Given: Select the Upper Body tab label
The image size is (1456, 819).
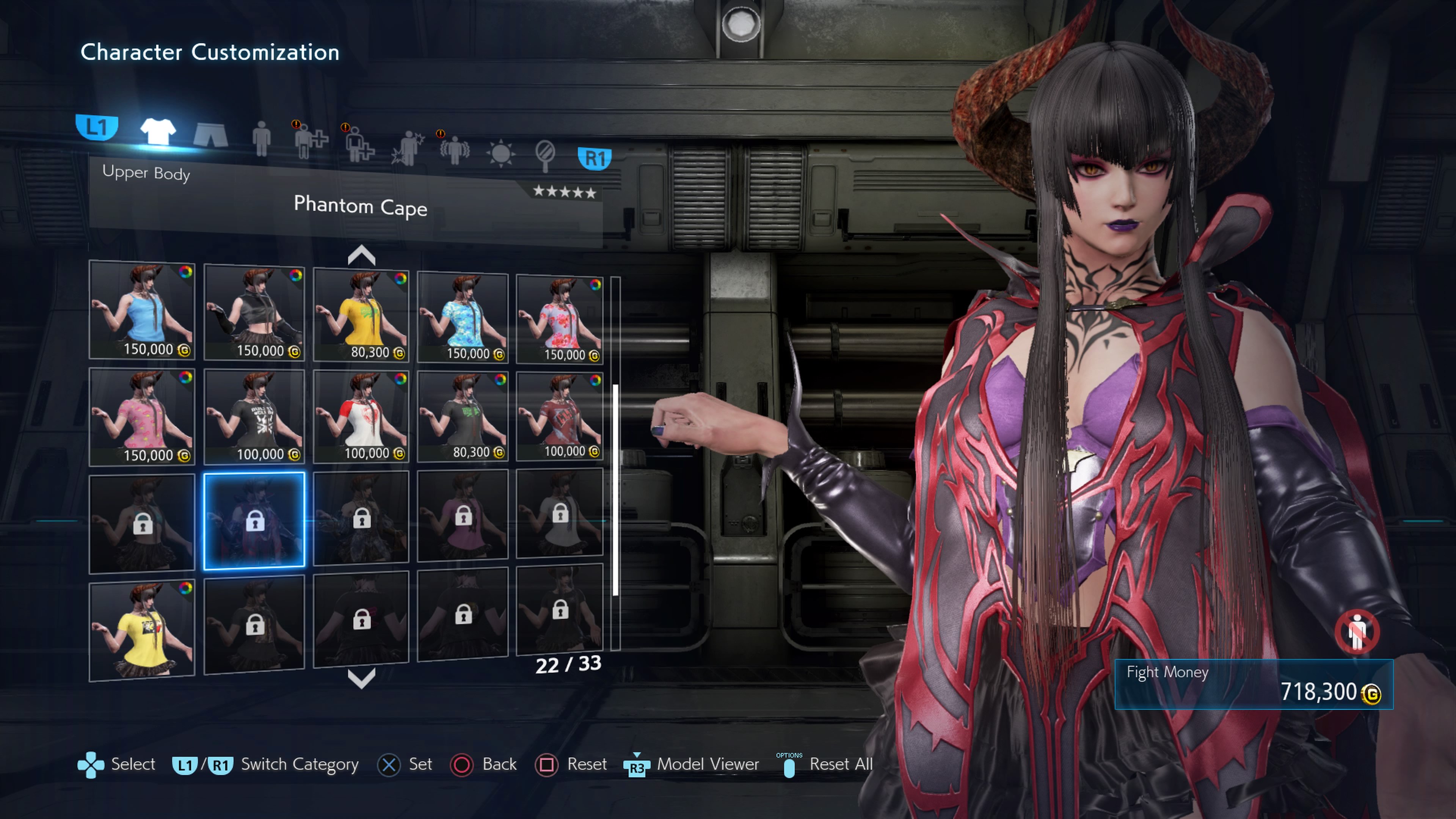Looking at the screenshot, I should click(146, 173).
